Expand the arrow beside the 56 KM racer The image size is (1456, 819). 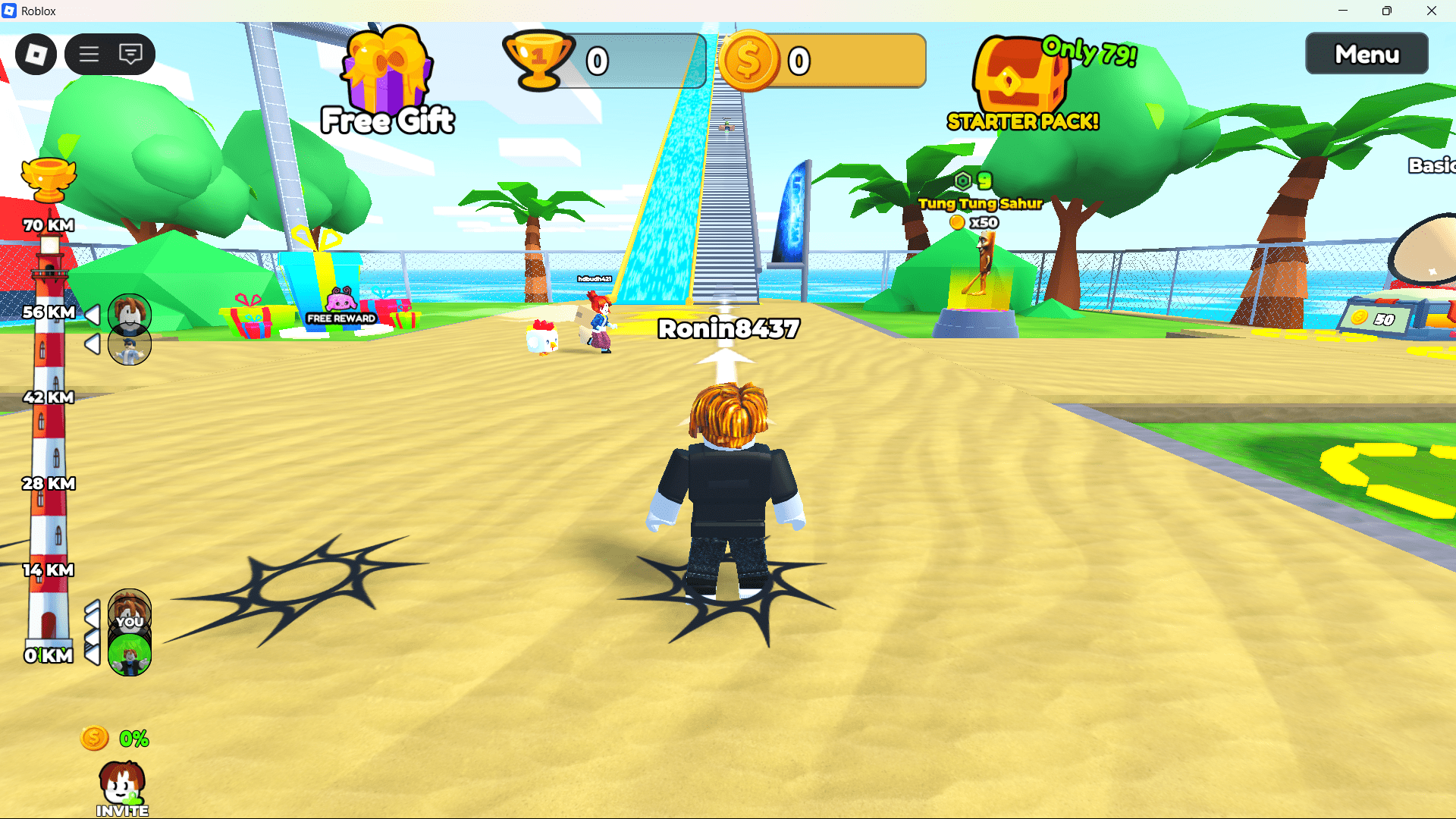click(93, 313)
